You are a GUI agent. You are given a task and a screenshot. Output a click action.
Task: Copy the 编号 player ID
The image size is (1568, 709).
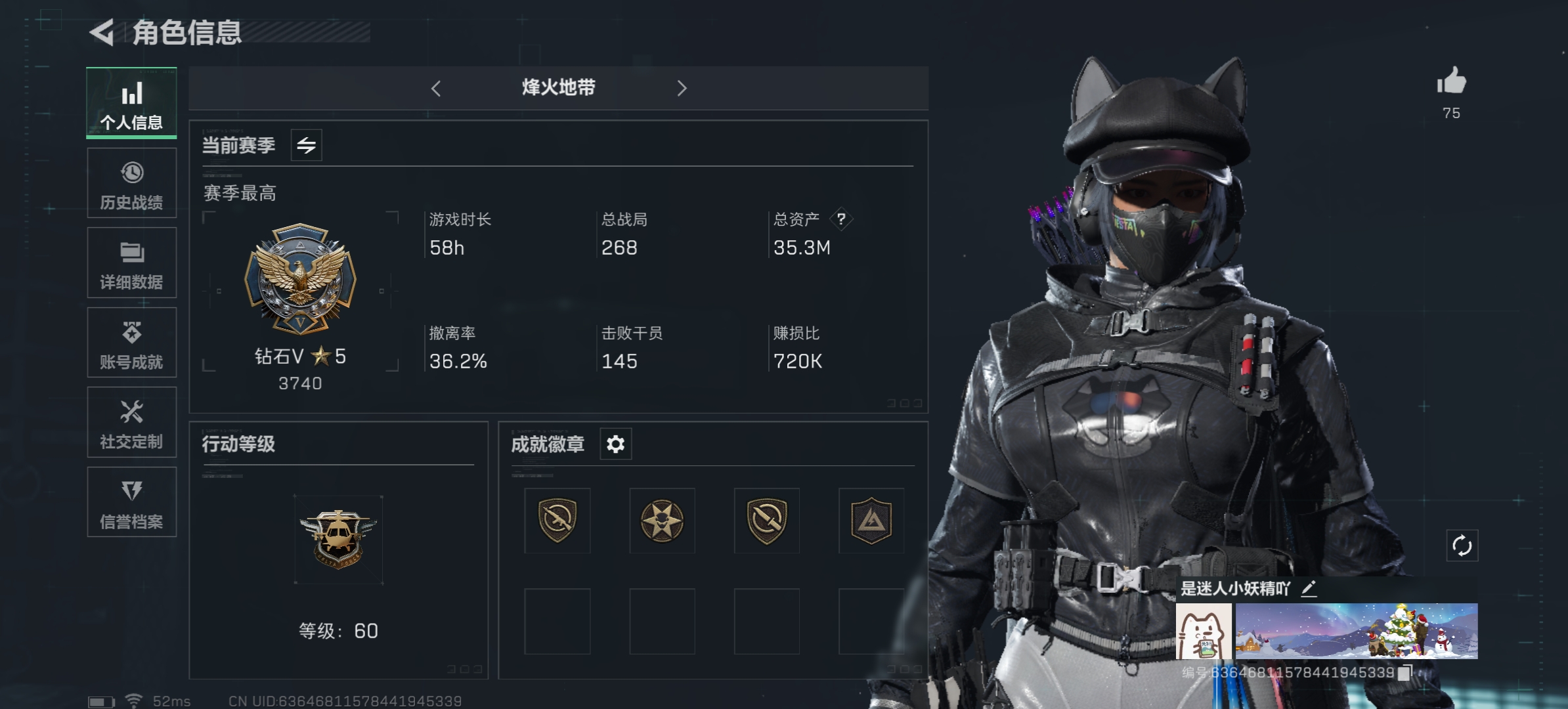pos(1405,672)
